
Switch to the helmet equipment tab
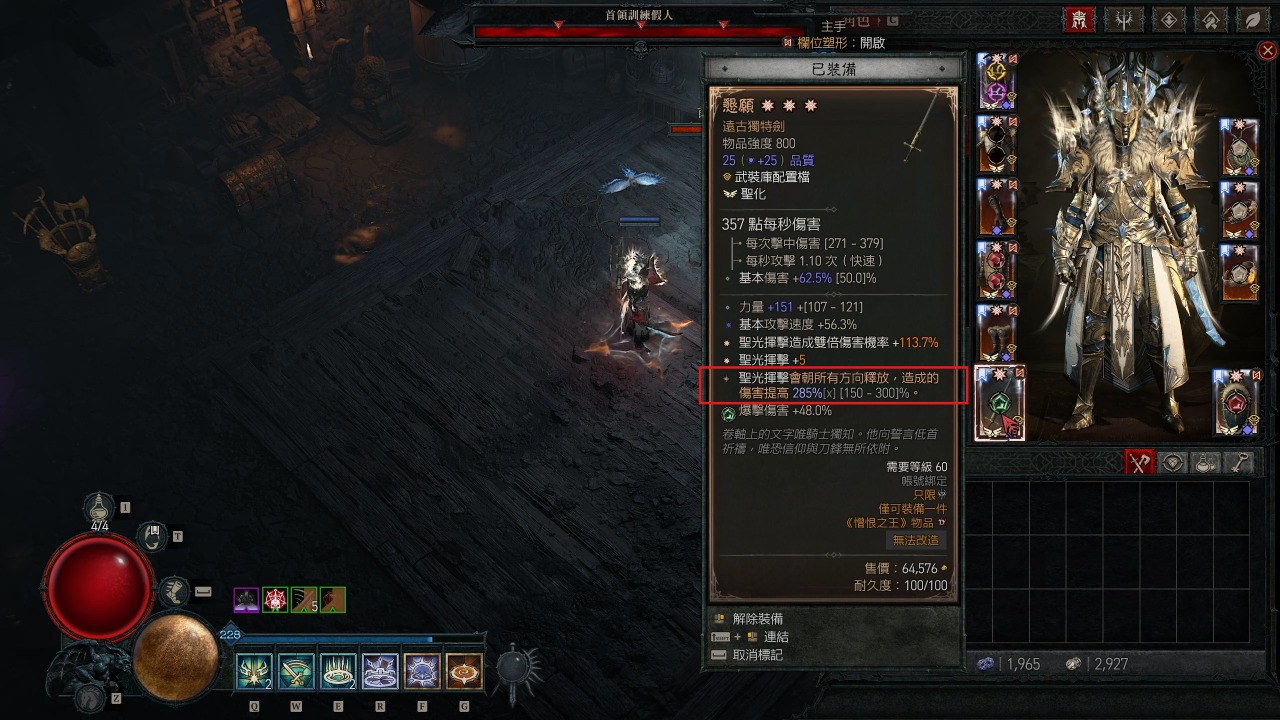[1079, 19]
